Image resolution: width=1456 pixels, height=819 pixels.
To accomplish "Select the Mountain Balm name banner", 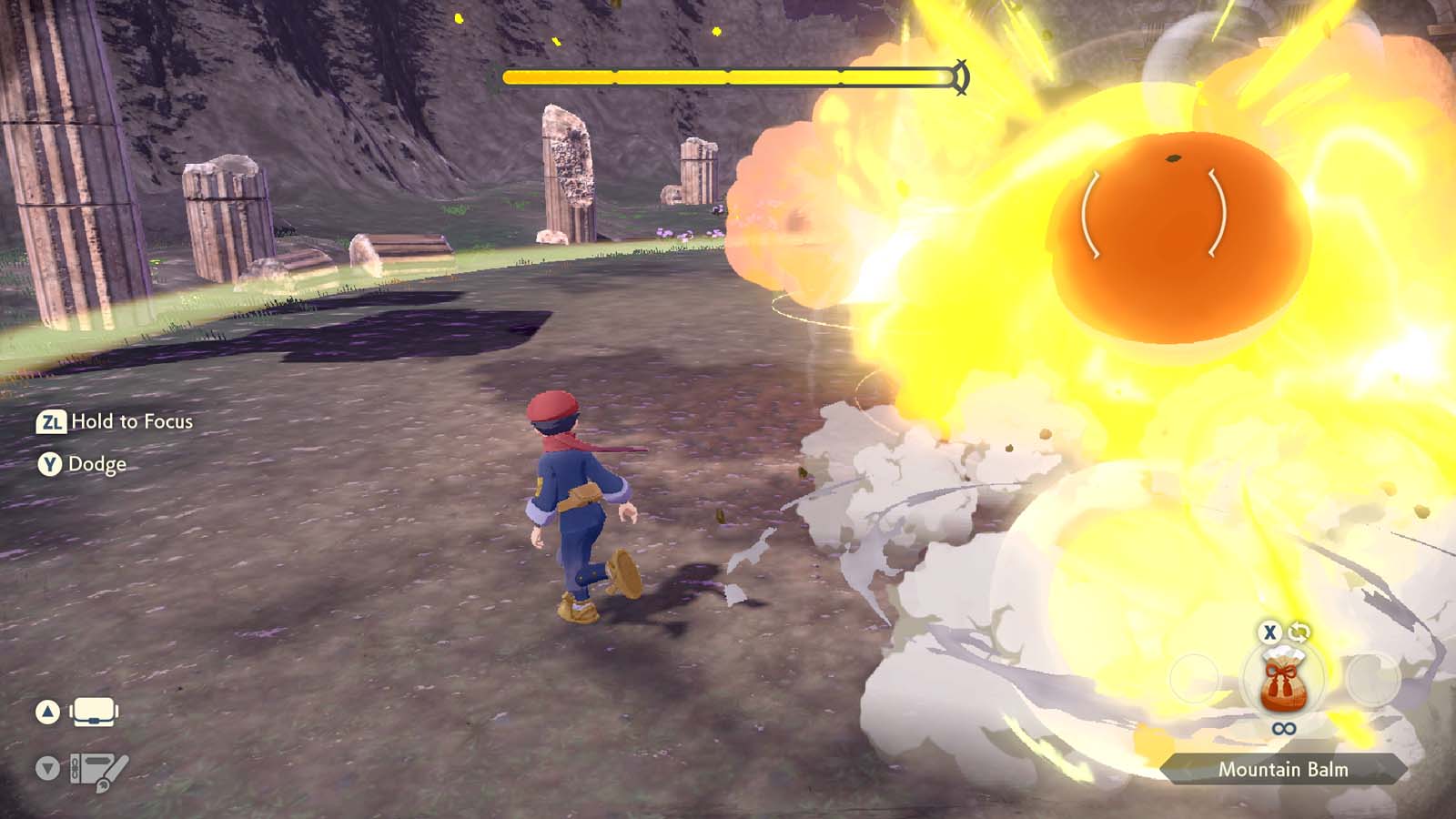I will tap(1281, 769).
